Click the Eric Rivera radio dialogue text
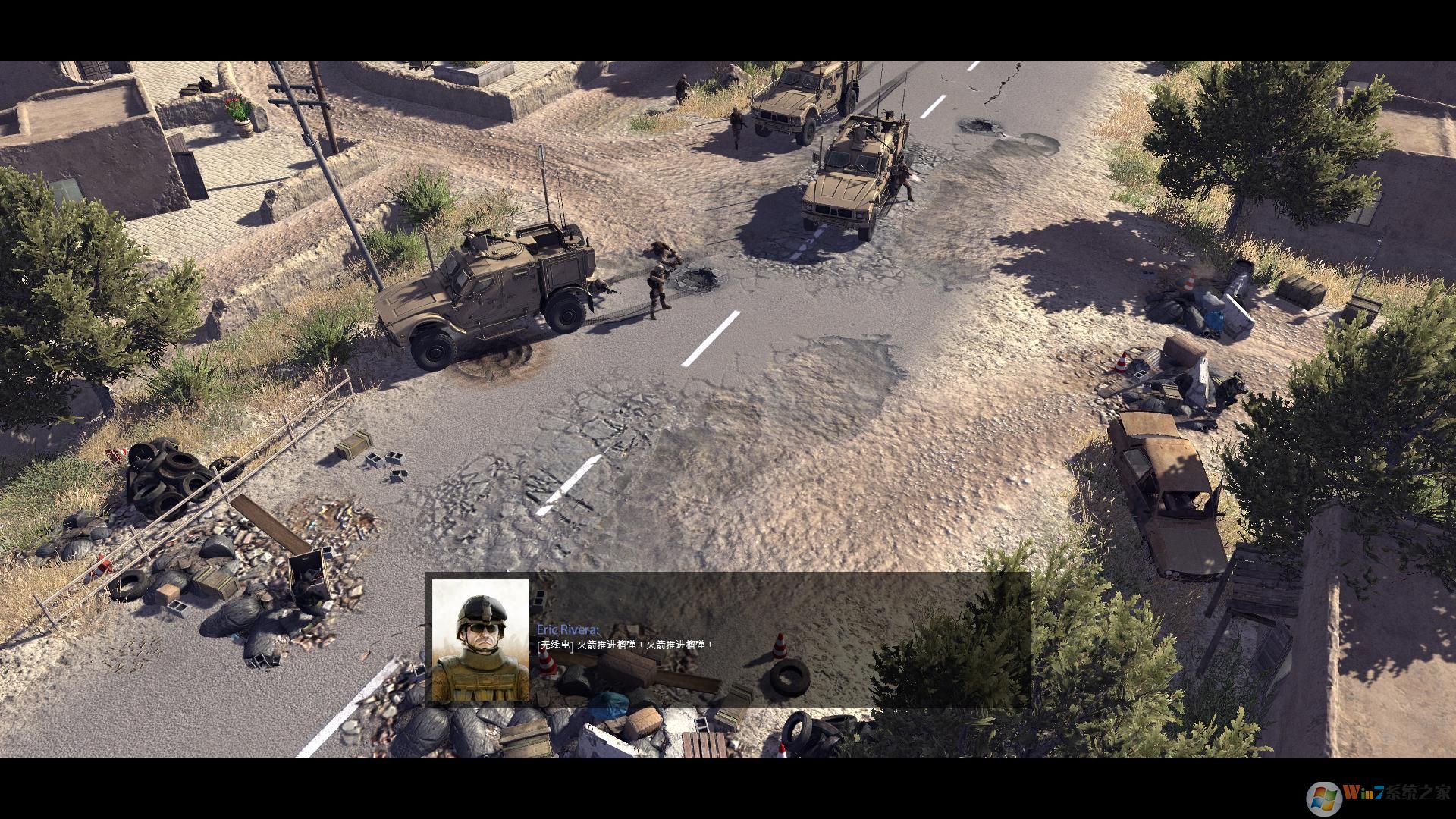This screenshot has height=819, width=1456. pyautogui.click(x=625, y=645)
